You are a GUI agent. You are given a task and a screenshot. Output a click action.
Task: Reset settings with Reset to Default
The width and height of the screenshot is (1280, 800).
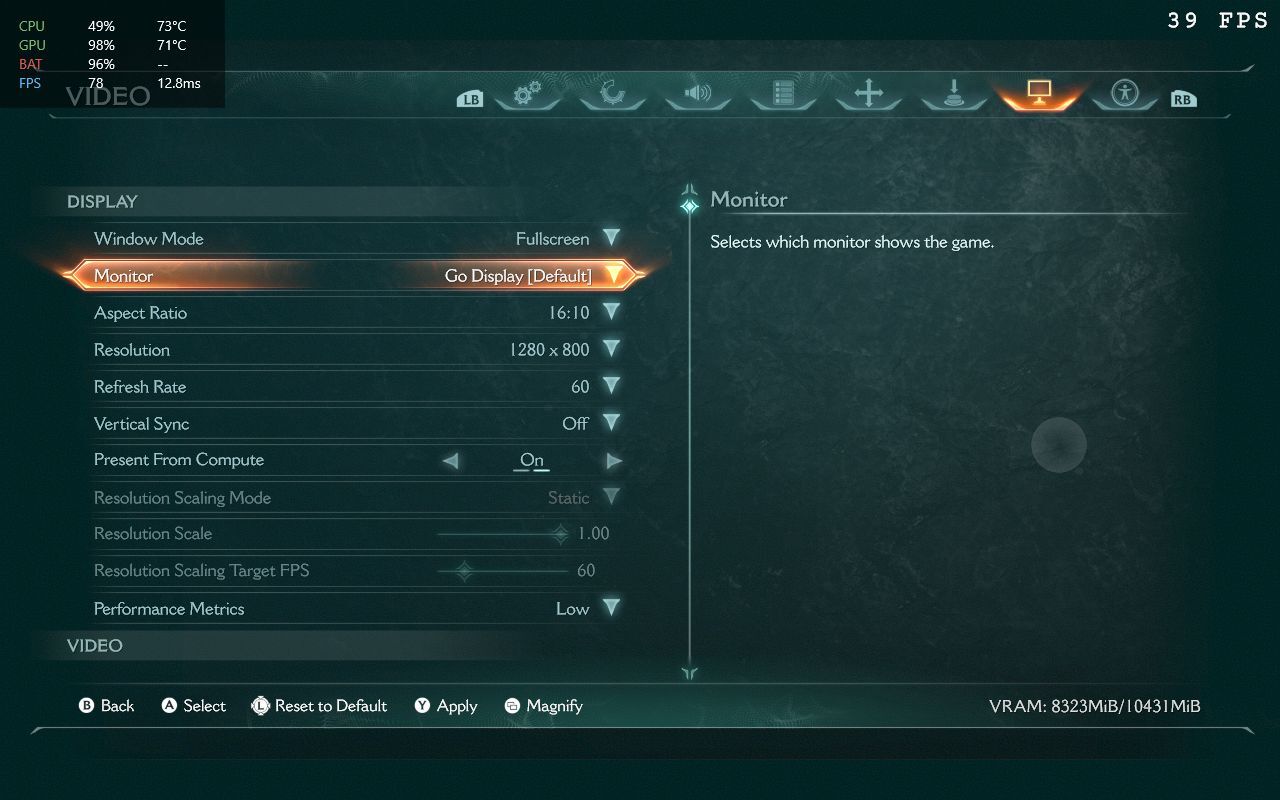click(x=319, y=706)
